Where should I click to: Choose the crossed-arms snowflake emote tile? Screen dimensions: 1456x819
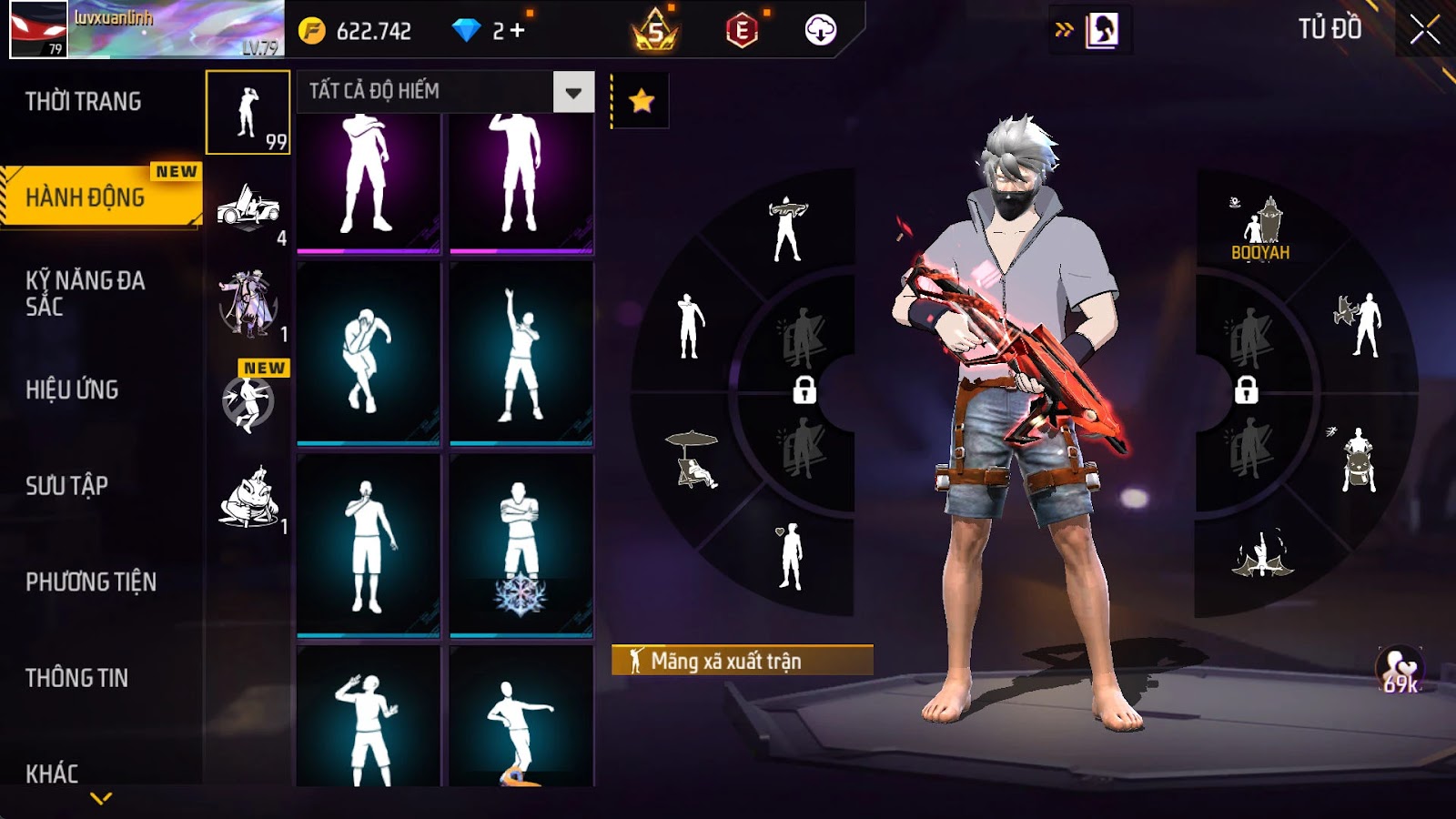(x=521, y=546)
